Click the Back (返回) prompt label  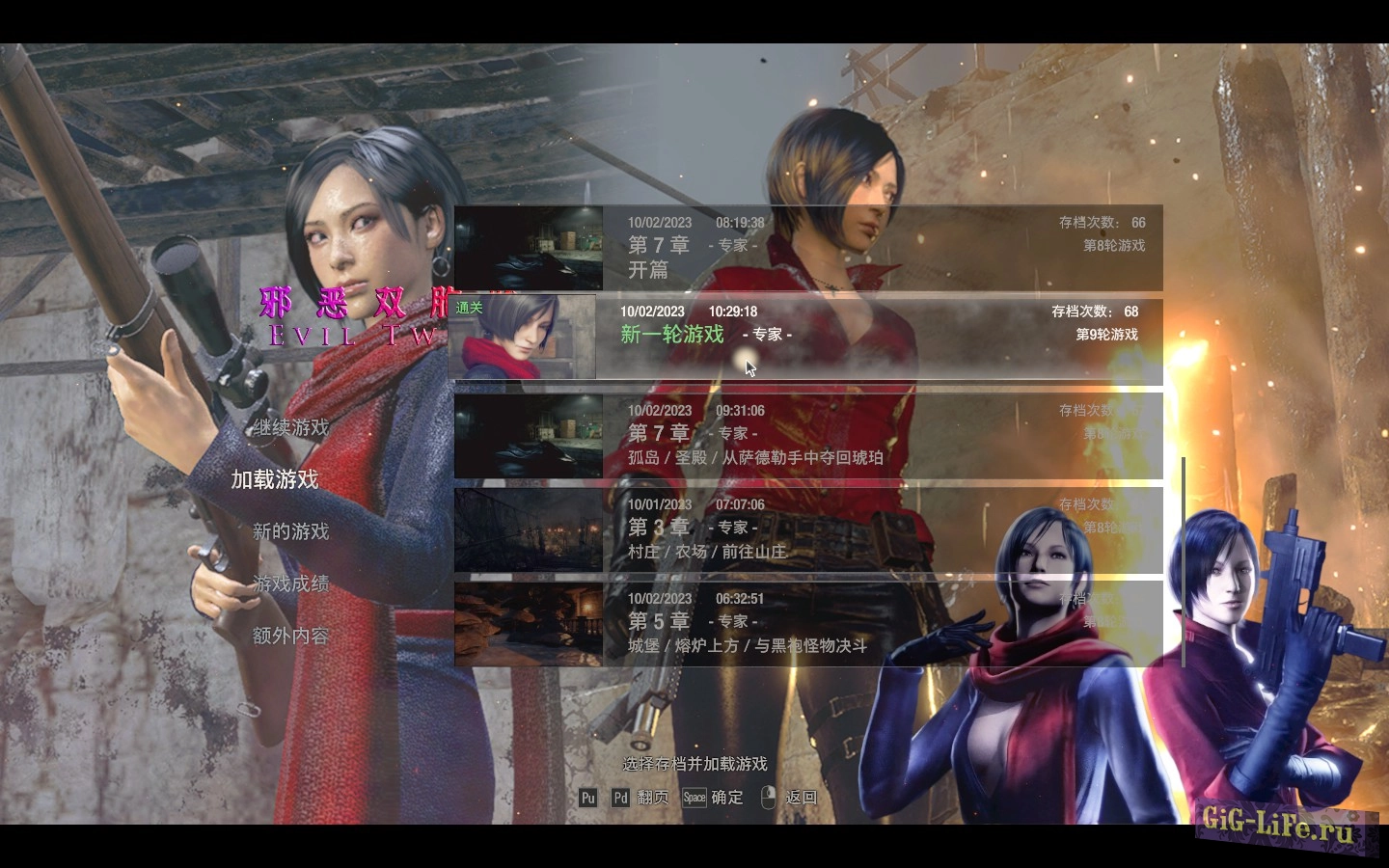(x=802, y=798)
